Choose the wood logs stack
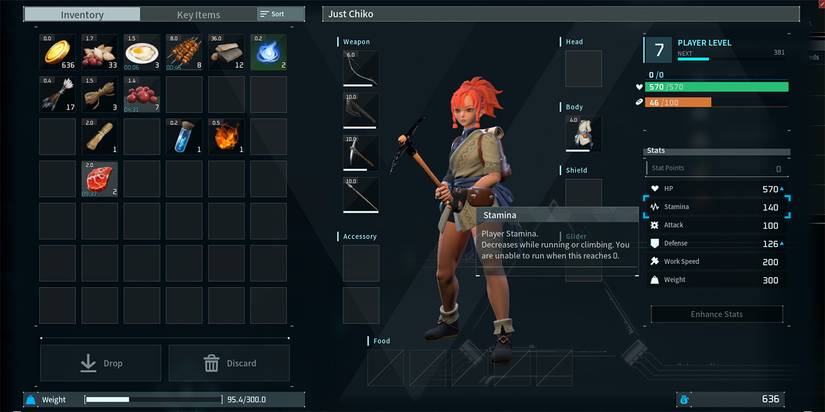 226,53
